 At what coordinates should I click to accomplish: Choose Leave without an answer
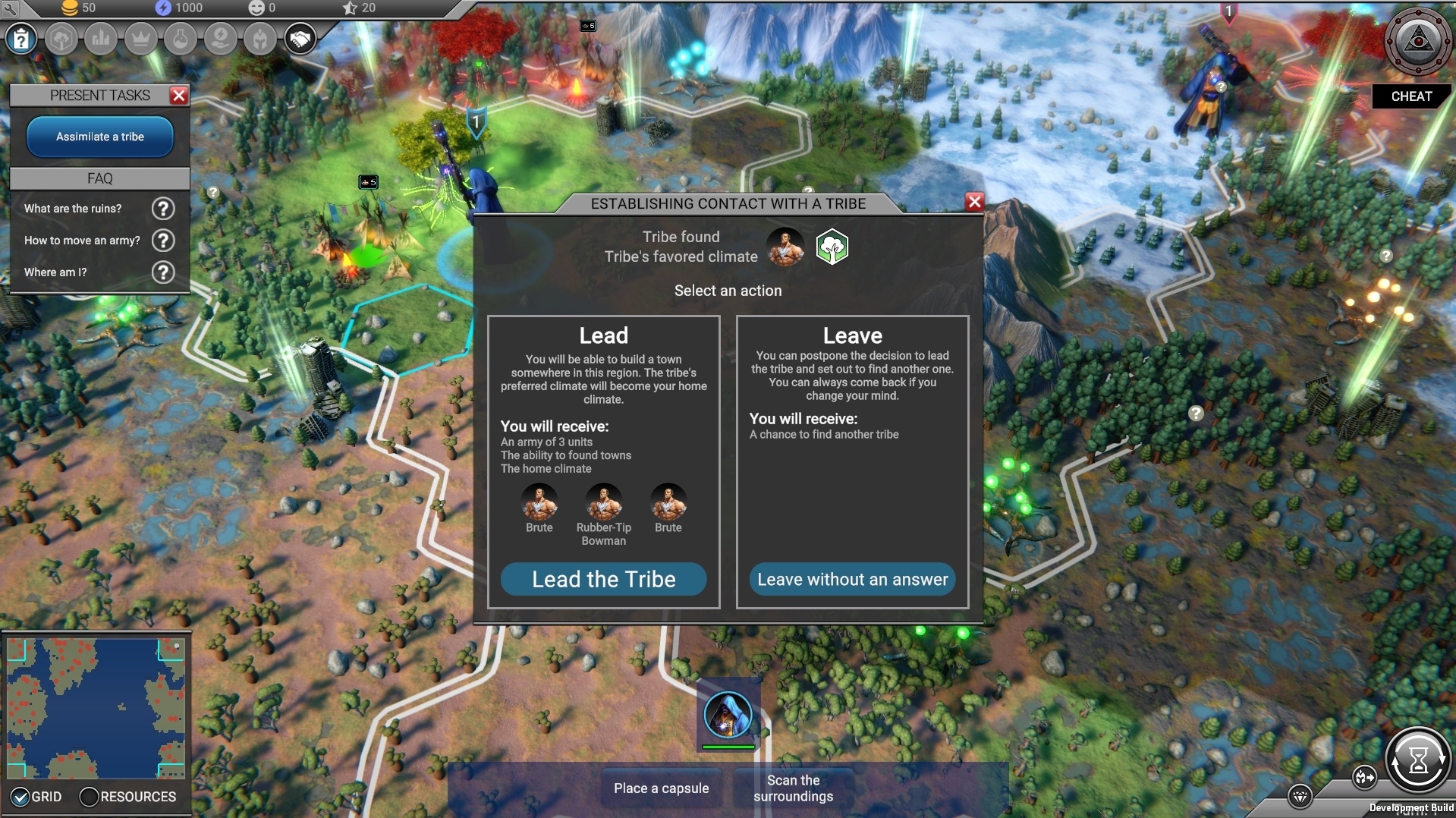pos(852,579)
